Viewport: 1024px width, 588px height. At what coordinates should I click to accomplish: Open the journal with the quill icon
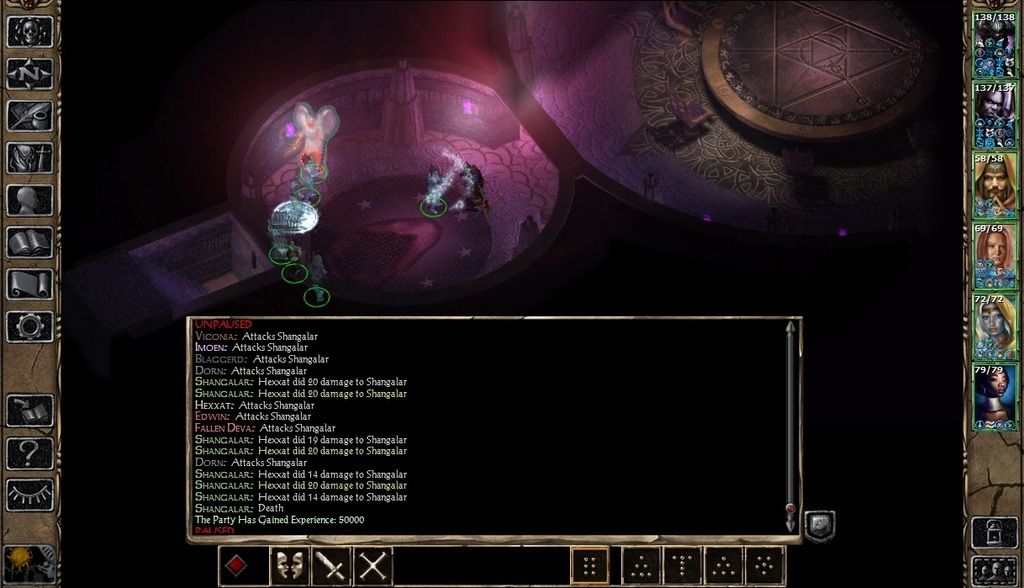29,115
